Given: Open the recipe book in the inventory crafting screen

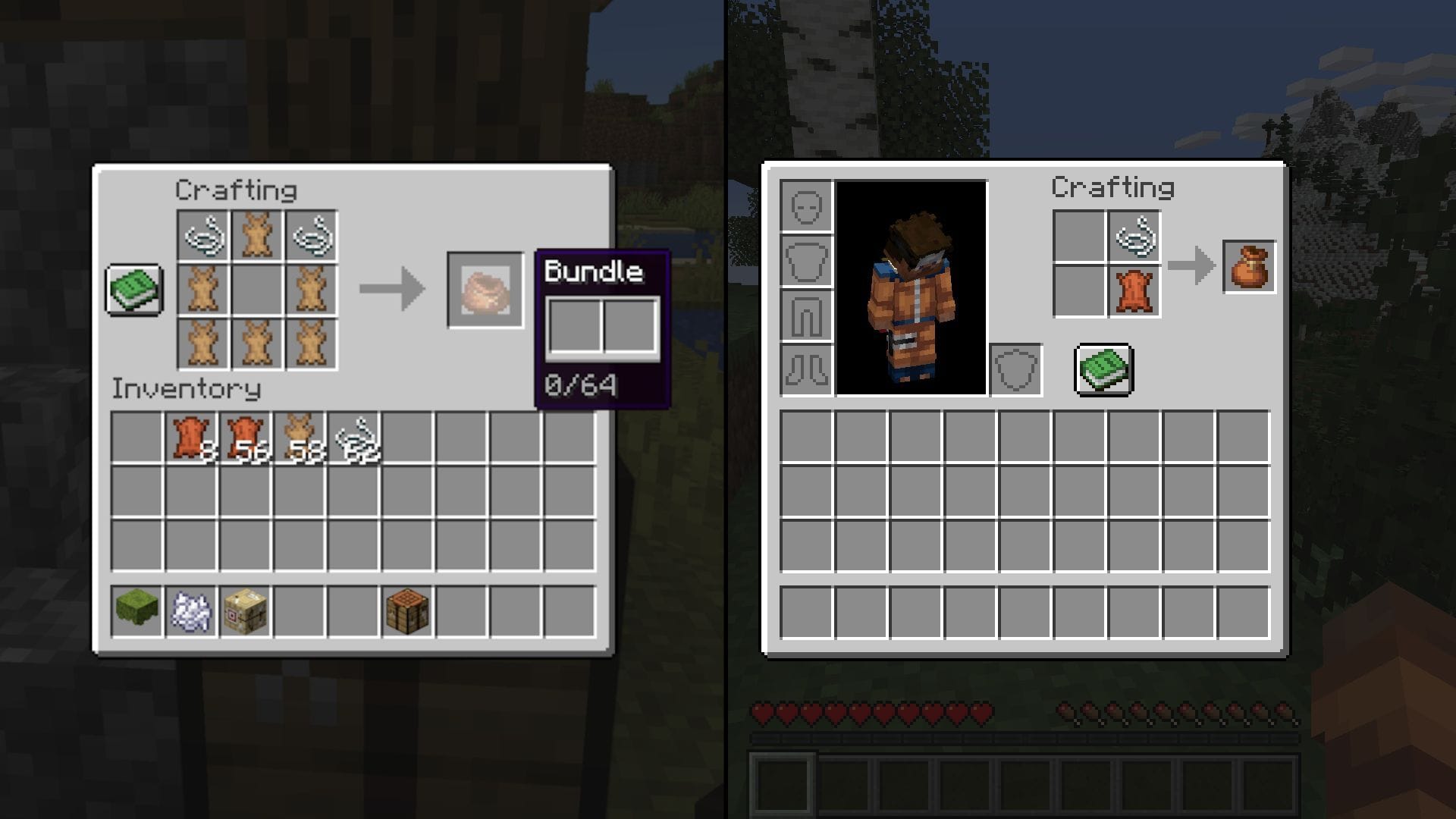Looking at the screenshot, I should [x=1103, y=369].
